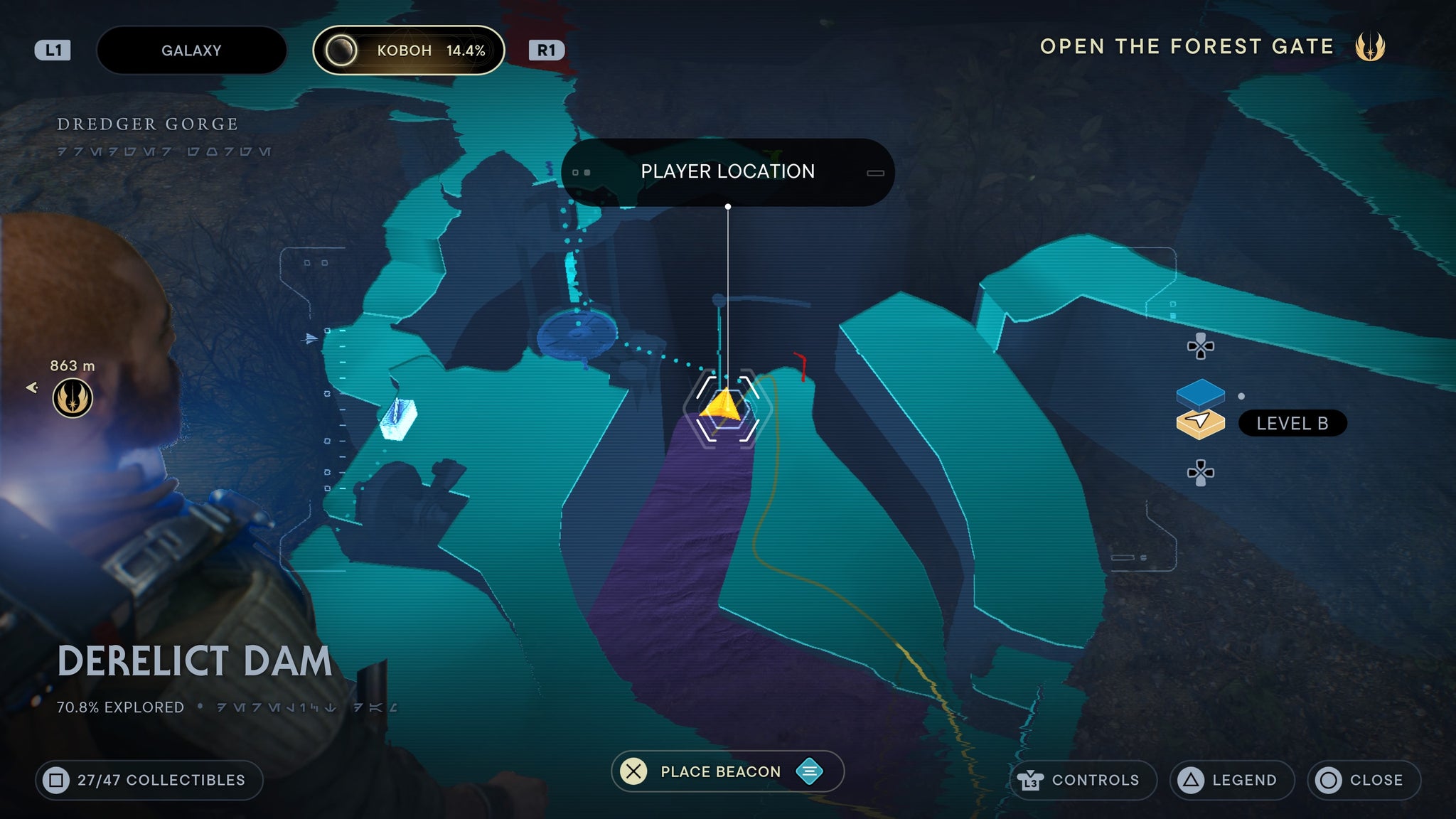Close the holomap
The height and width of the screenshot is (819, 1456).
pos(1364,780)
